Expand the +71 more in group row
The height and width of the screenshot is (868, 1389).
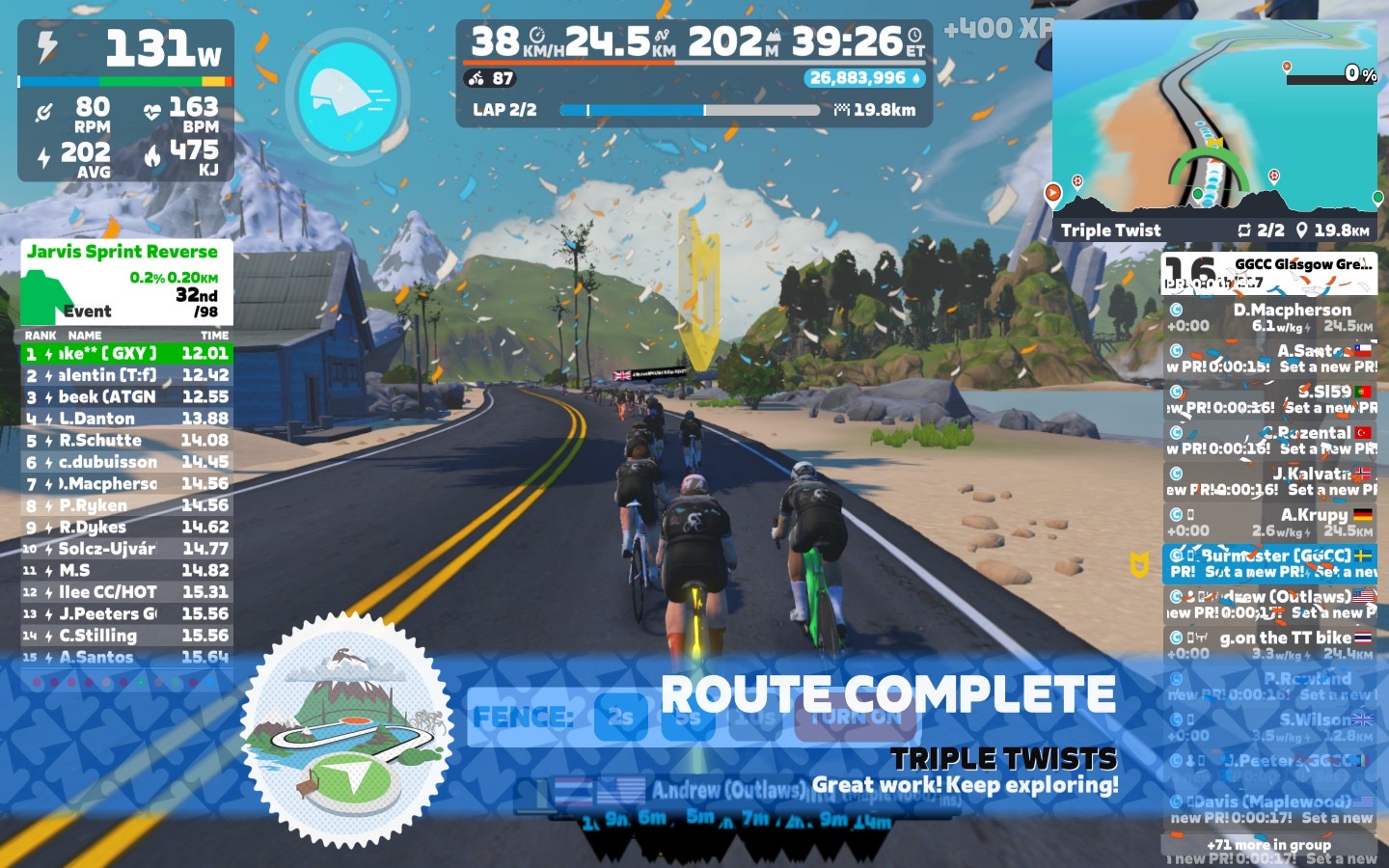(x=1269, y=845)
